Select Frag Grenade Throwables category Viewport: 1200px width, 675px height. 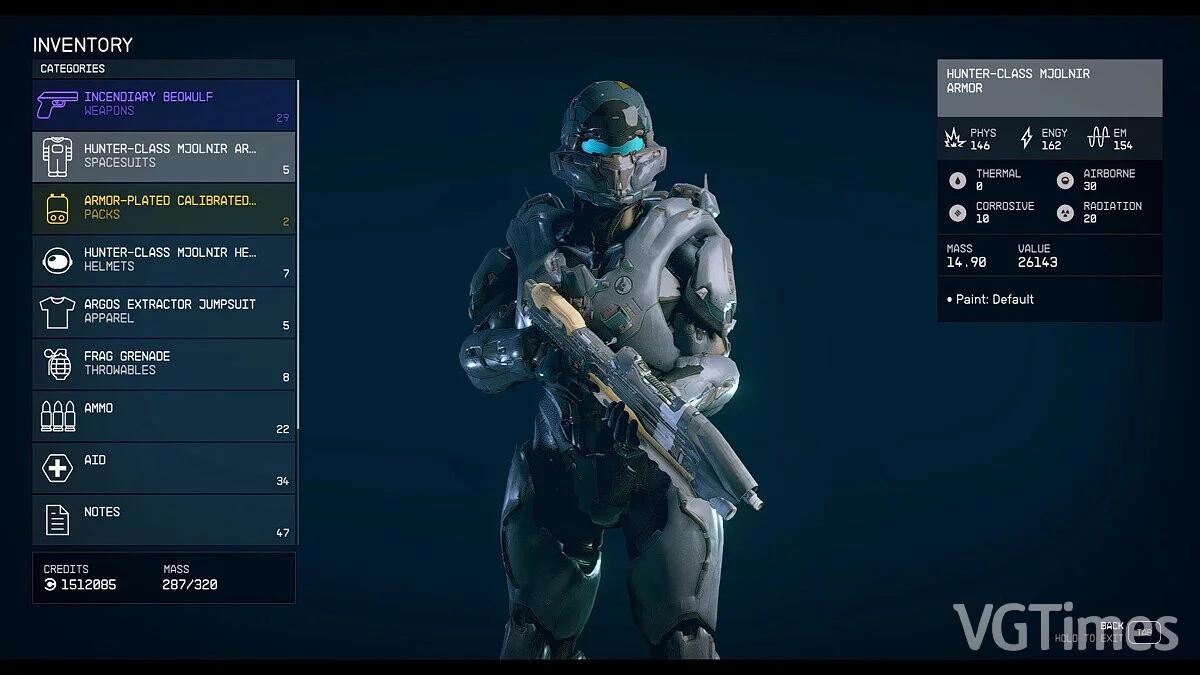[164, 364]
